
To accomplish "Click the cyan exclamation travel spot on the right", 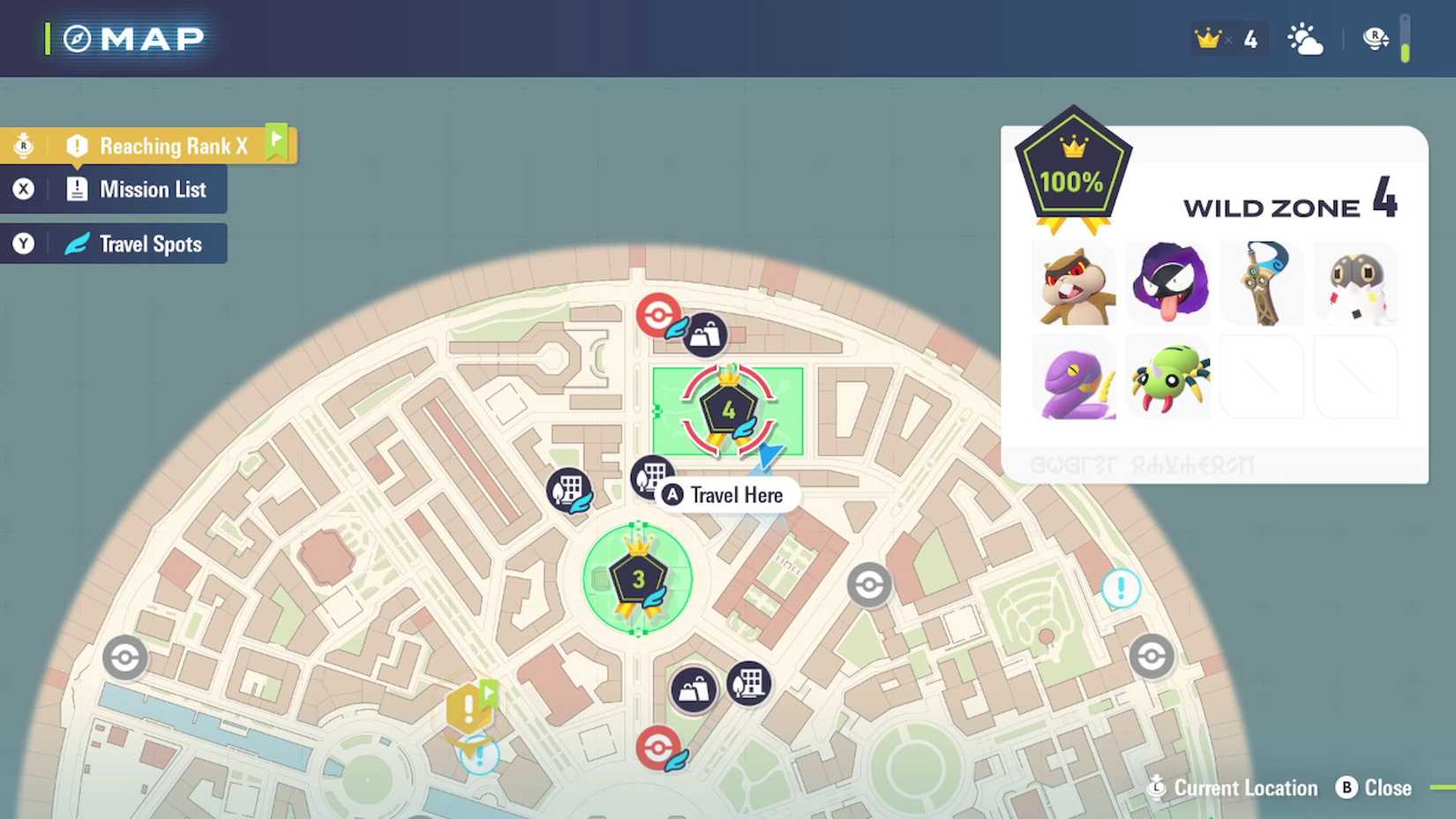I will [x=1122, y=586].
